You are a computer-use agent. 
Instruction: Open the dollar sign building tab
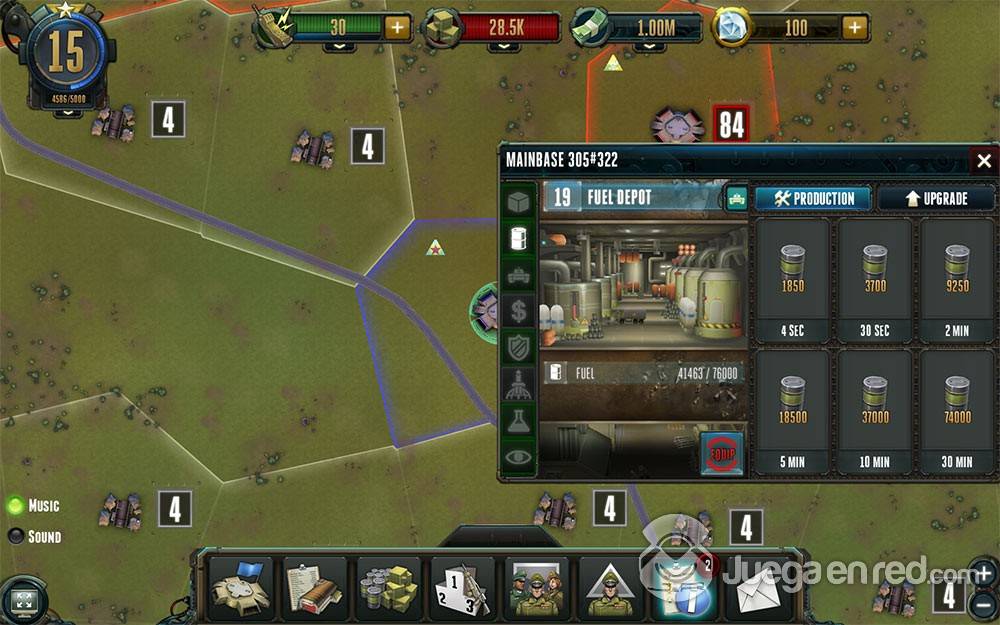pos(518,311)
